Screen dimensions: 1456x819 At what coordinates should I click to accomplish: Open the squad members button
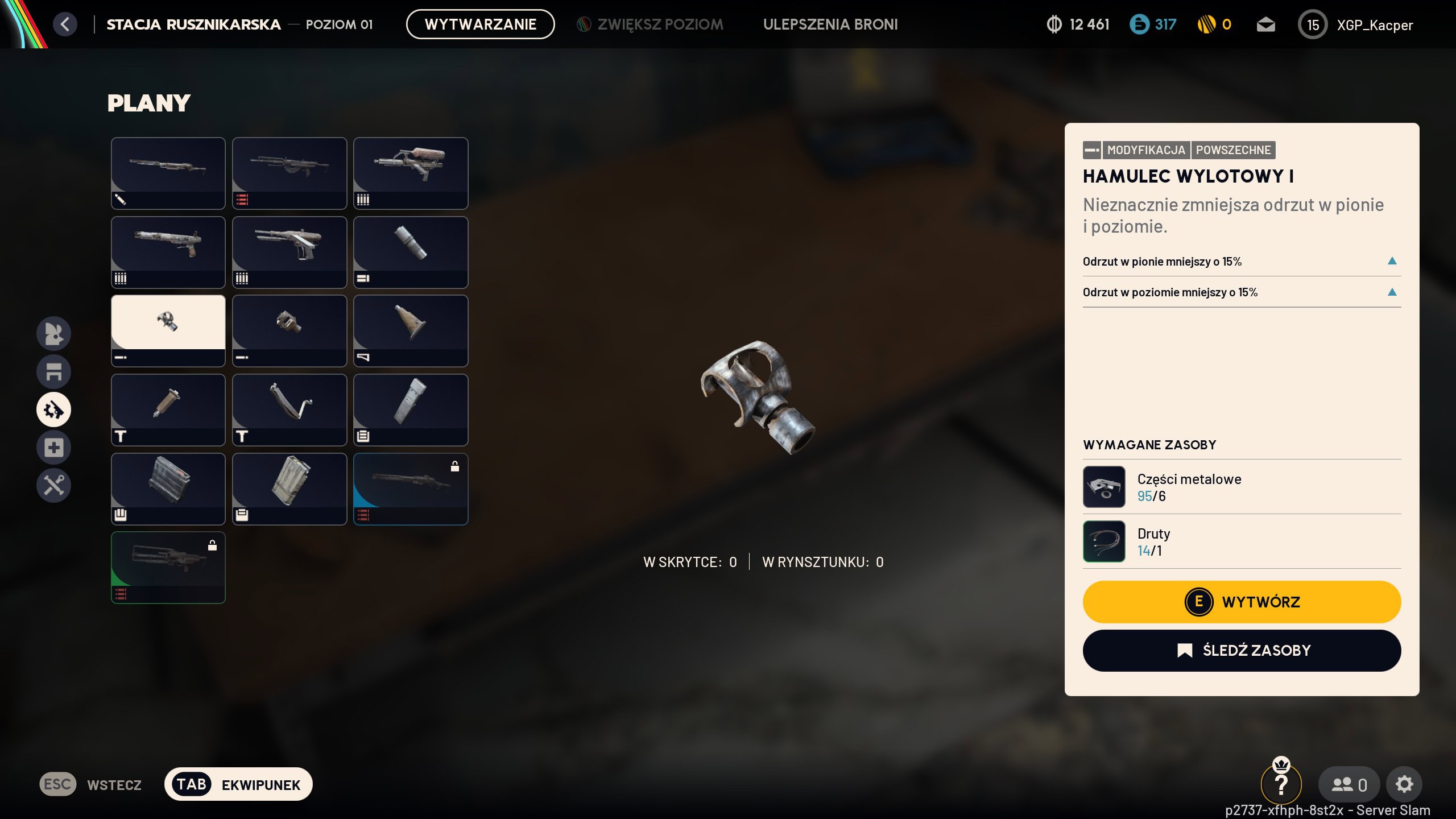click(x=1349, y=784)
